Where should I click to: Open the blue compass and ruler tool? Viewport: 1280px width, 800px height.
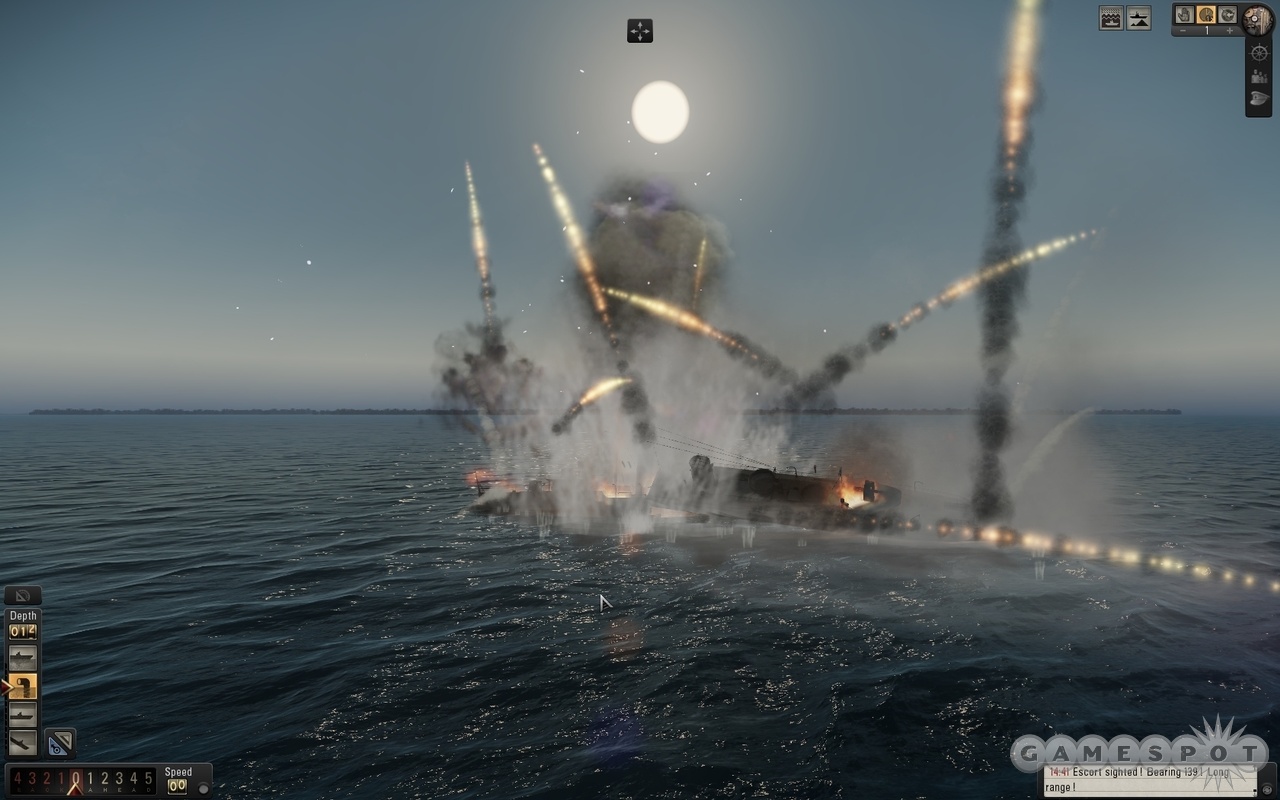[x=60, y=742]
